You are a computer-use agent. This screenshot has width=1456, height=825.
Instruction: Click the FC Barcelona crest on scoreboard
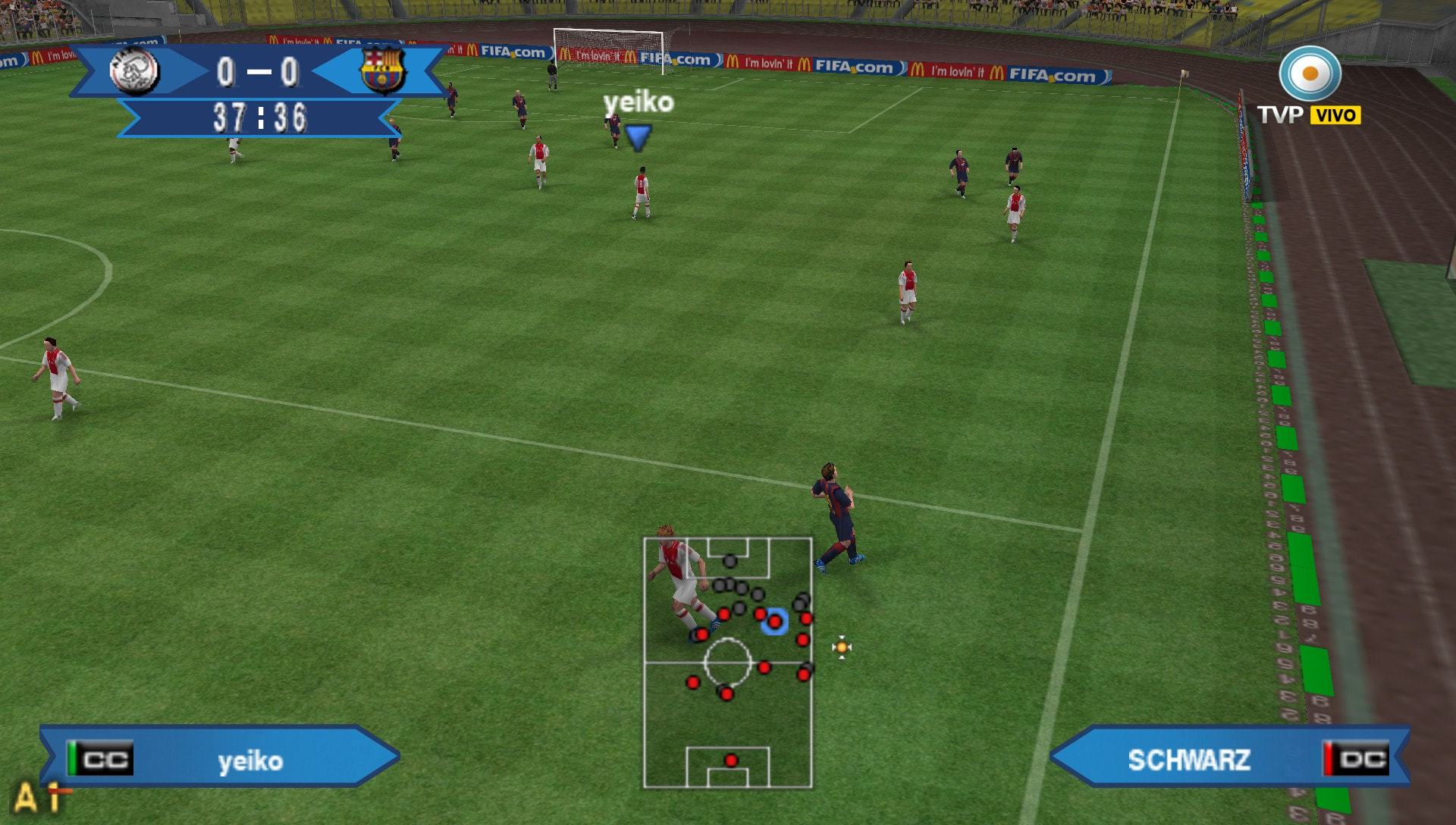point(381,71)
